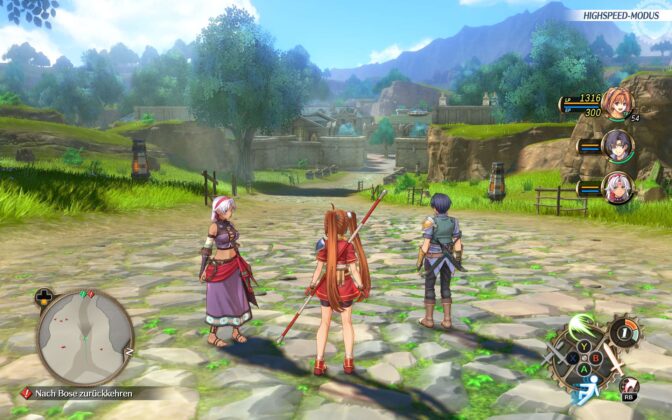Trigger the sword attack icon
The image size is (672, 420).
(x=612, y=360)
